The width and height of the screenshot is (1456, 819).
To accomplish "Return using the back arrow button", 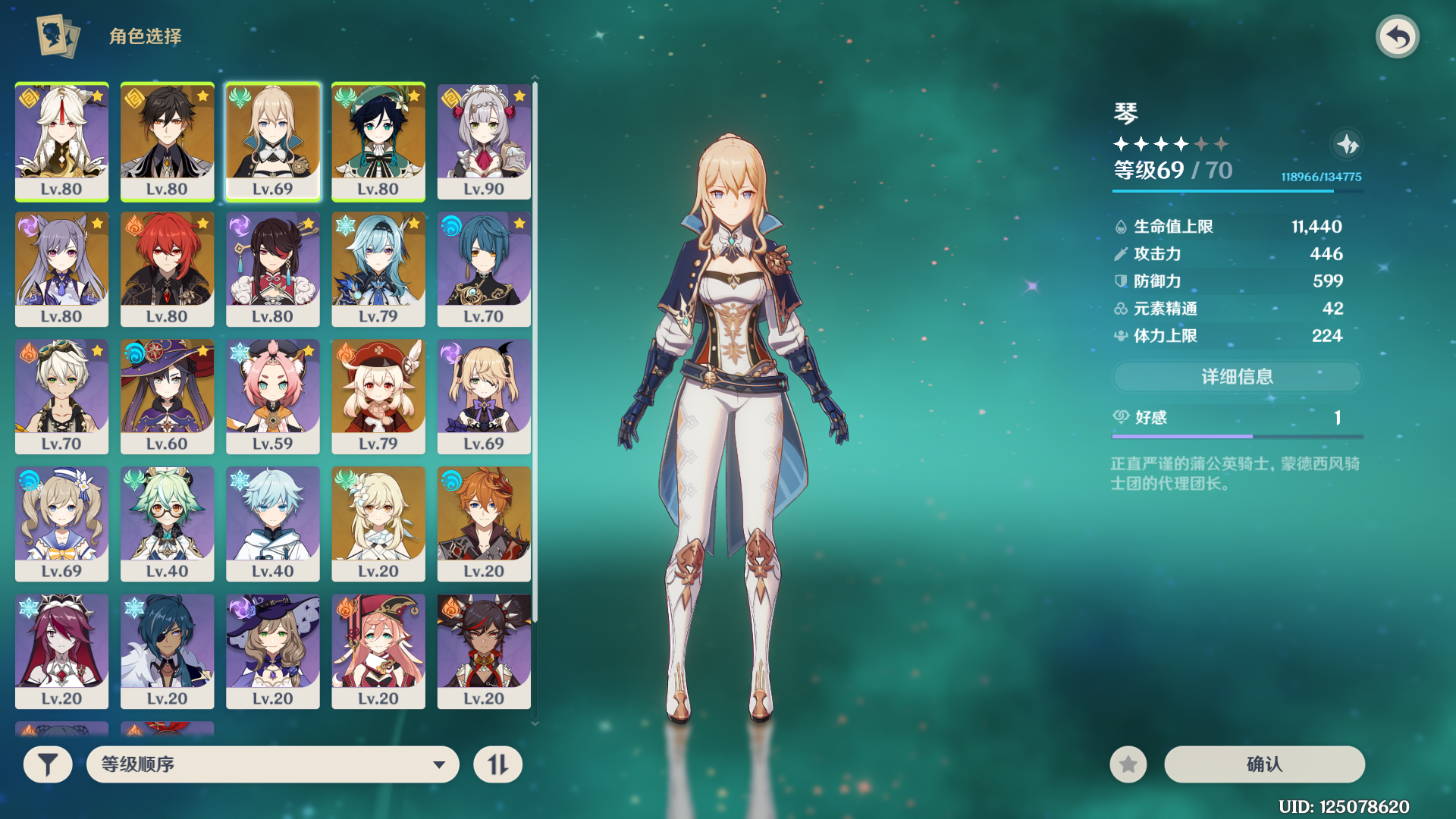I will click(x=1397, y=36).
